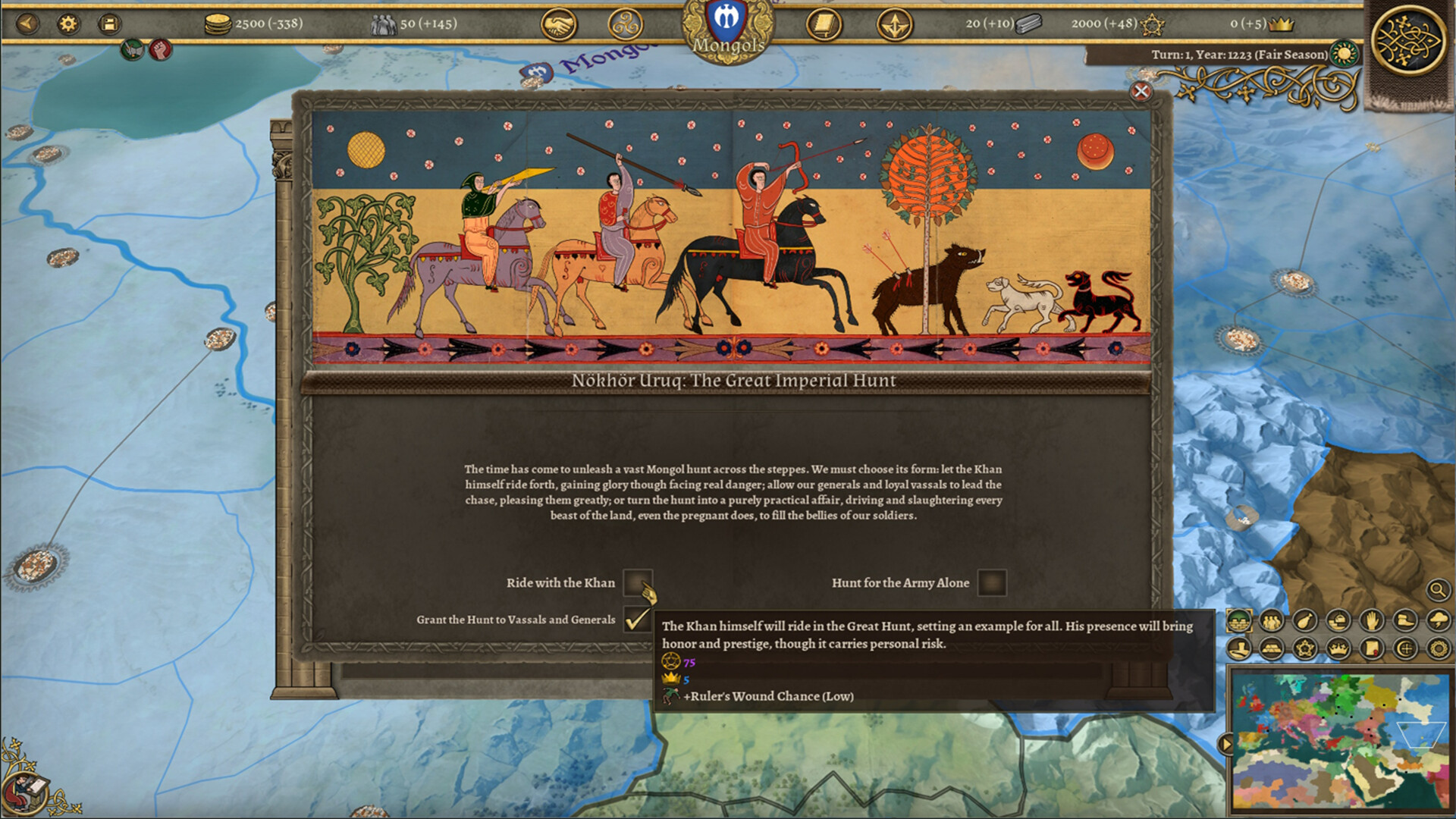Viewport: 1456px width, 819px height.
Task: Select the storm cloud weather map mode
Action: click(x=1440, y=620)
